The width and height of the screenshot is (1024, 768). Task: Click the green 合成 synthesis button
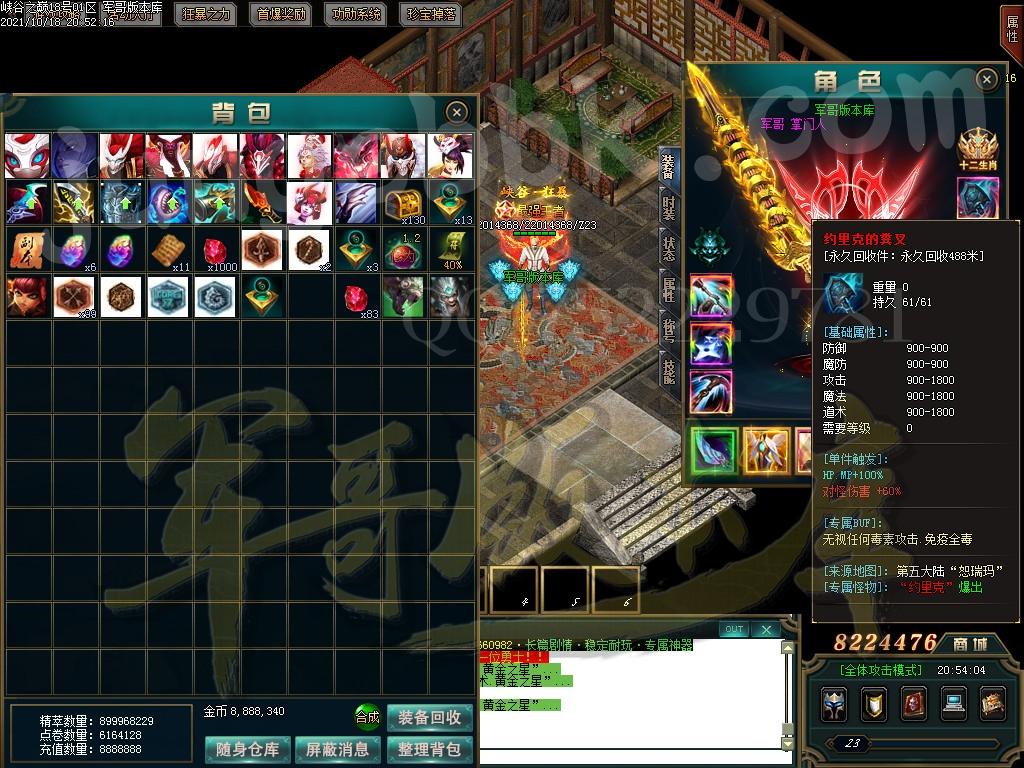pyautogui.click(x=367, y=717)
